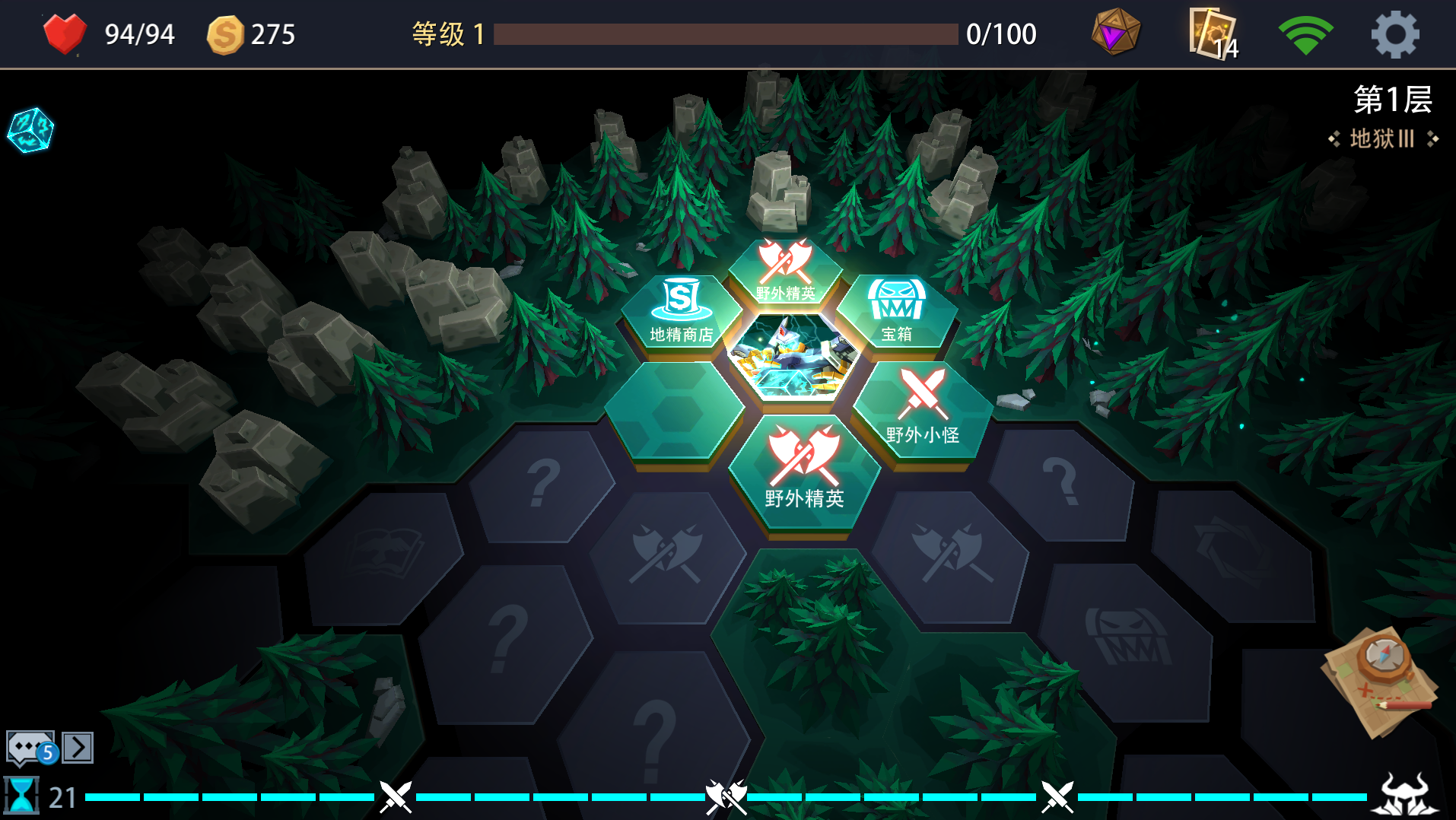The image size is (1456, 820).
Task: Expand chat with the right arrow button
Action: (76, 747)
